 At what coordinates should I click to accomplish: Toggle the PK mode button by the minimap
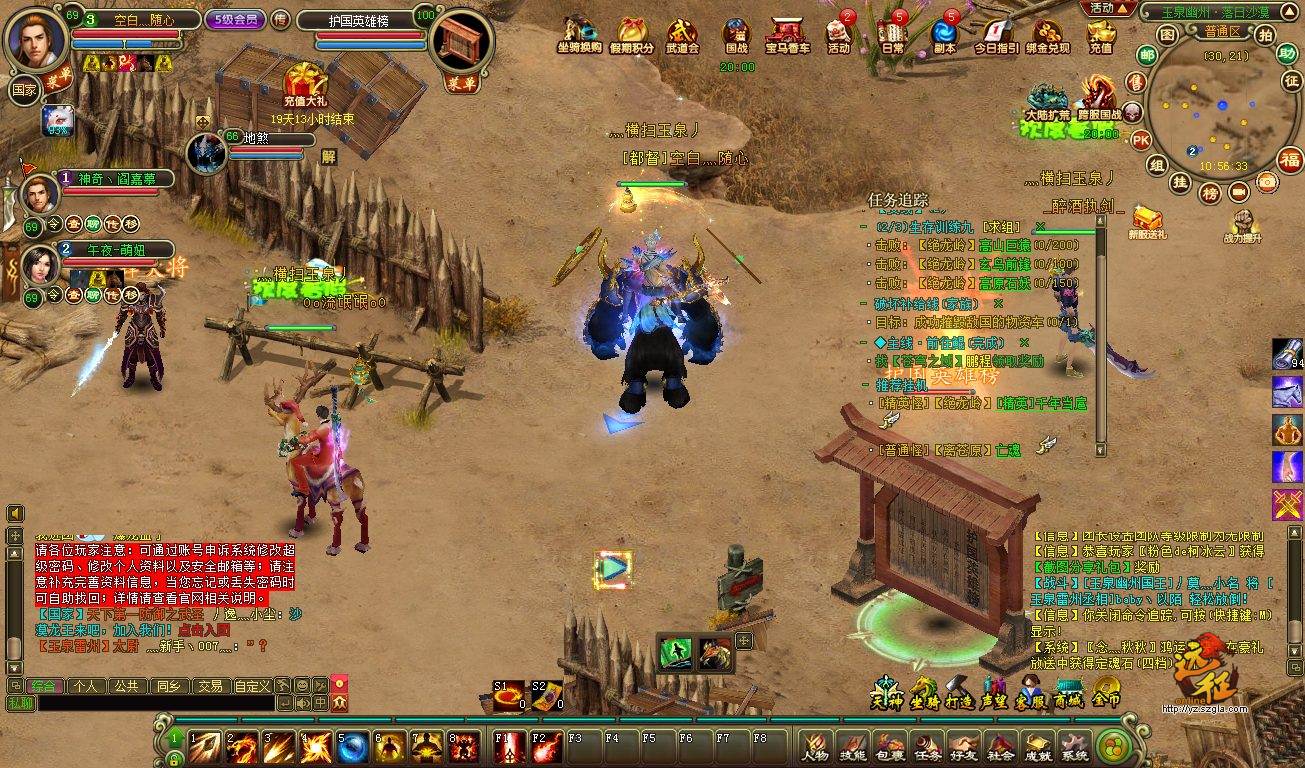pos(1141,140)
